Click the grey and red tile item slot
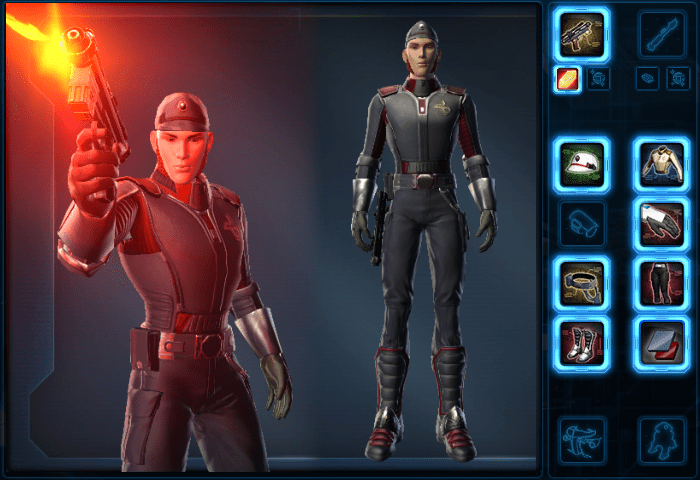Screen dimensions: 700x480 [x=662, y=342]
